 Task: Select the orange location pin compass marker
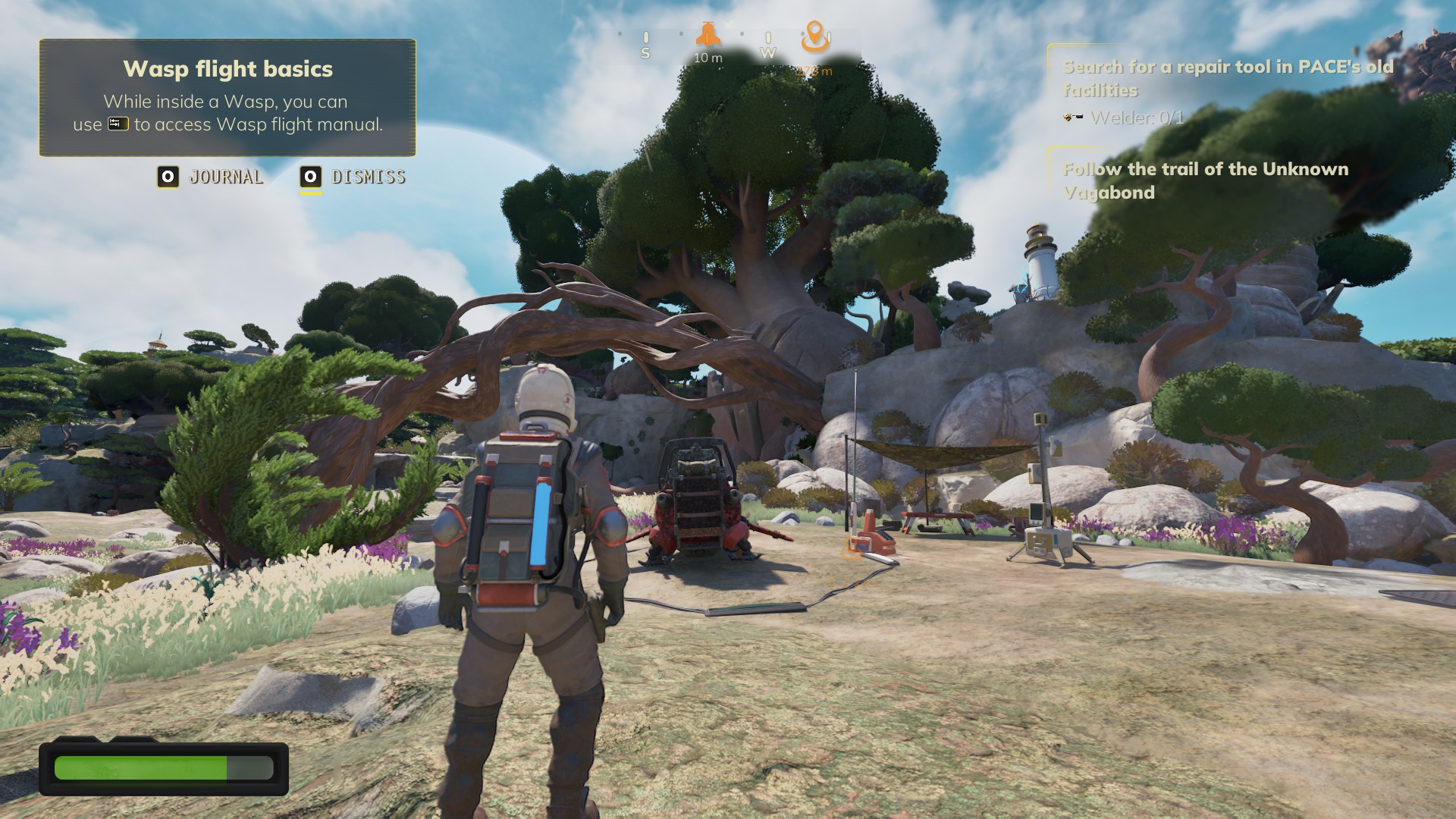coord(814,36)
